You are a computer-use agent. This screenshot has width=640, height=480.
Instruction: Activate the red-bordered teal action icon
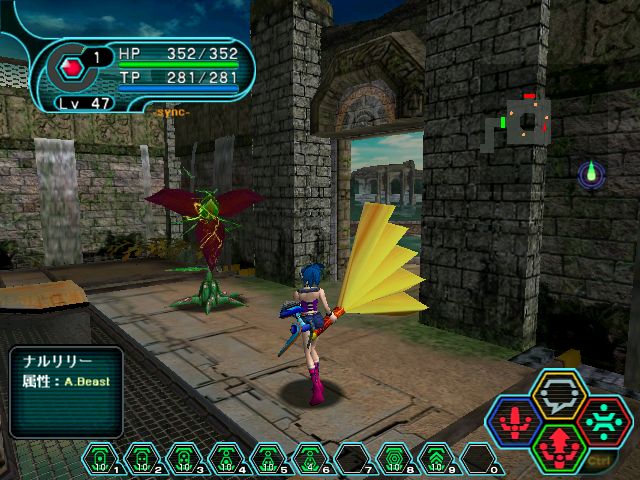605,421
